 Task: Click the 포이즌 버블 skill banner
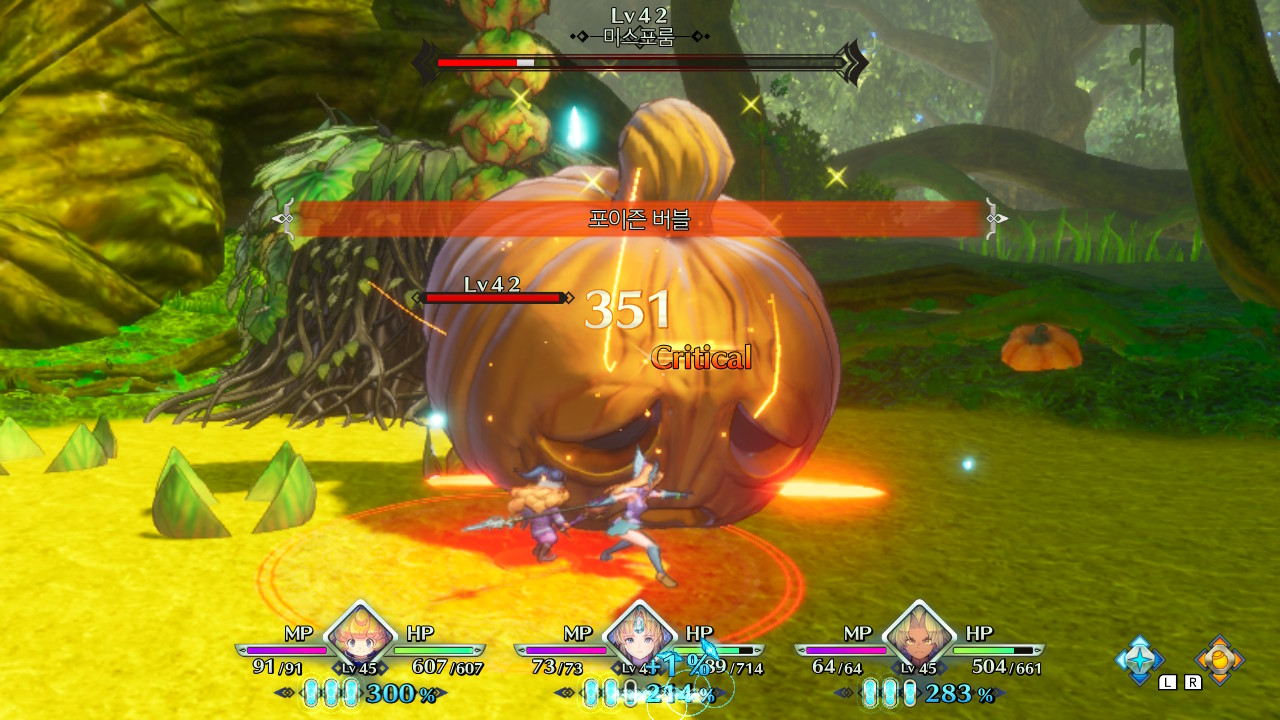click(640, 218)
